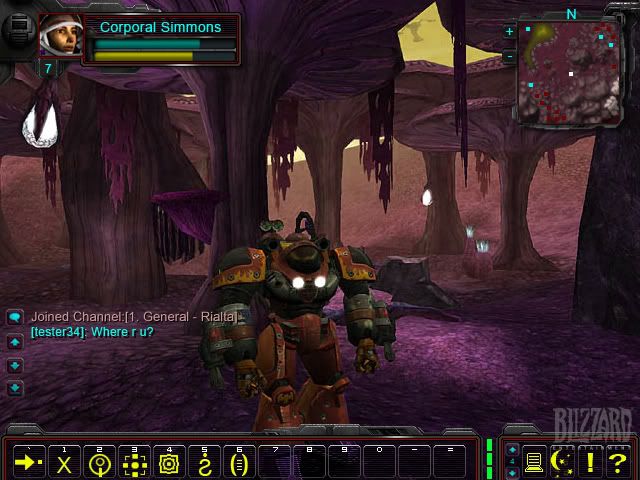This screenshot has height=480, width=640.
Task: Open the moon and stars menu icon
Action: 563,462
